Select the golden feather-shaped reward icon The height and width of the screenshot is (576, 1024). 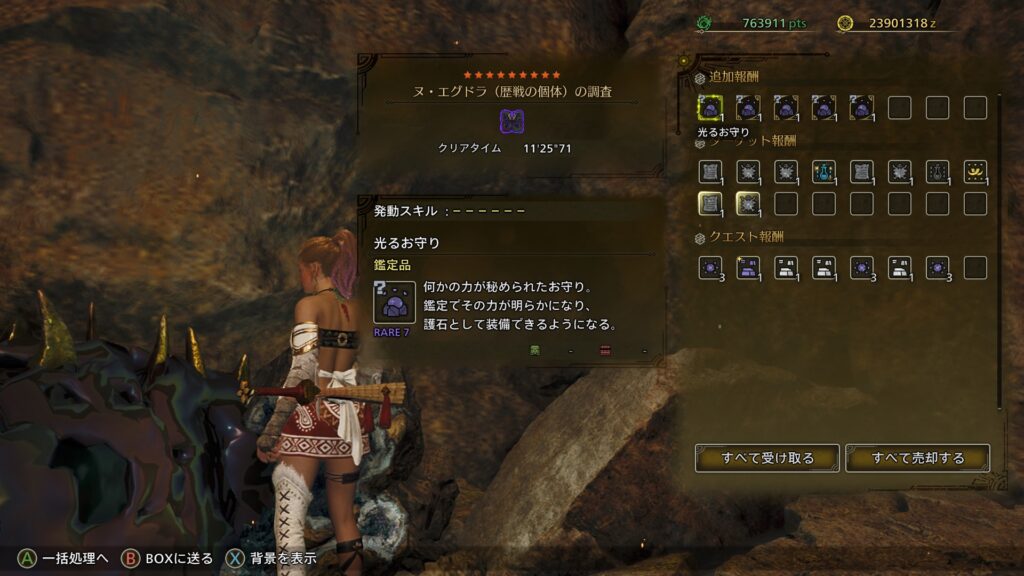(975, 172)
